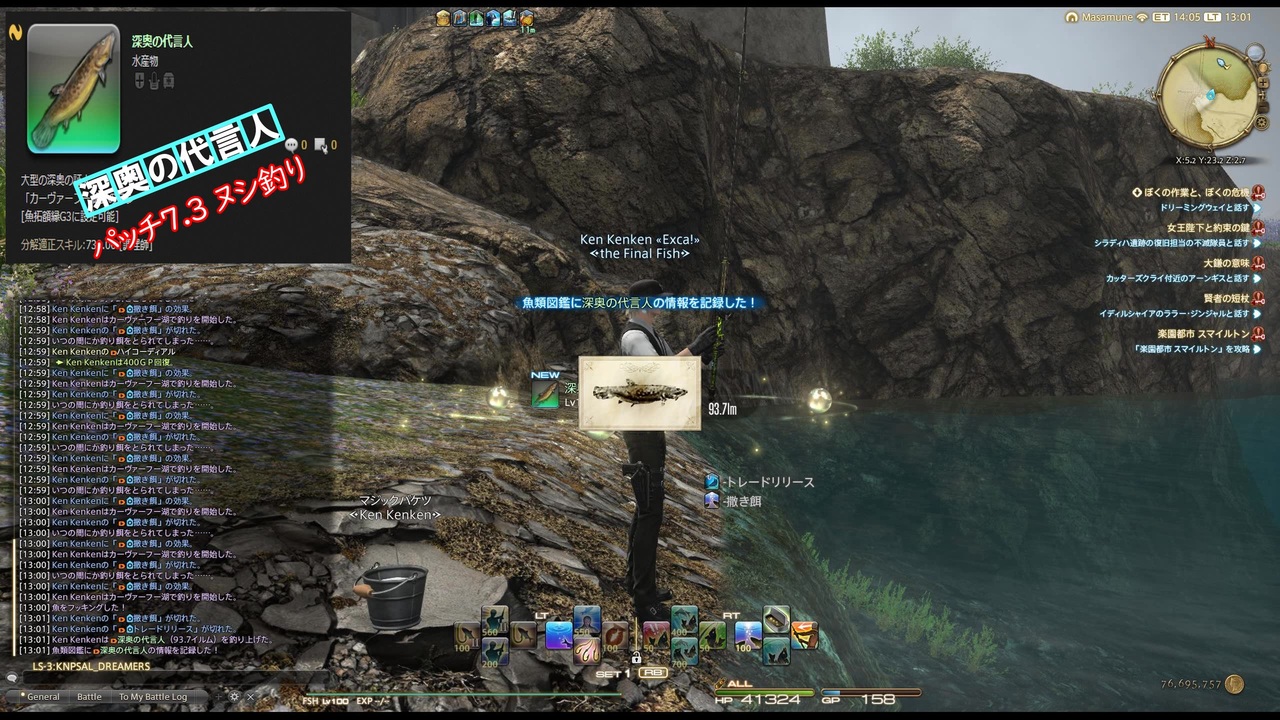Click the RB hotbar cycle button
The height and width of the screenshot is (720, 1280).
click(x=653, y=672)
